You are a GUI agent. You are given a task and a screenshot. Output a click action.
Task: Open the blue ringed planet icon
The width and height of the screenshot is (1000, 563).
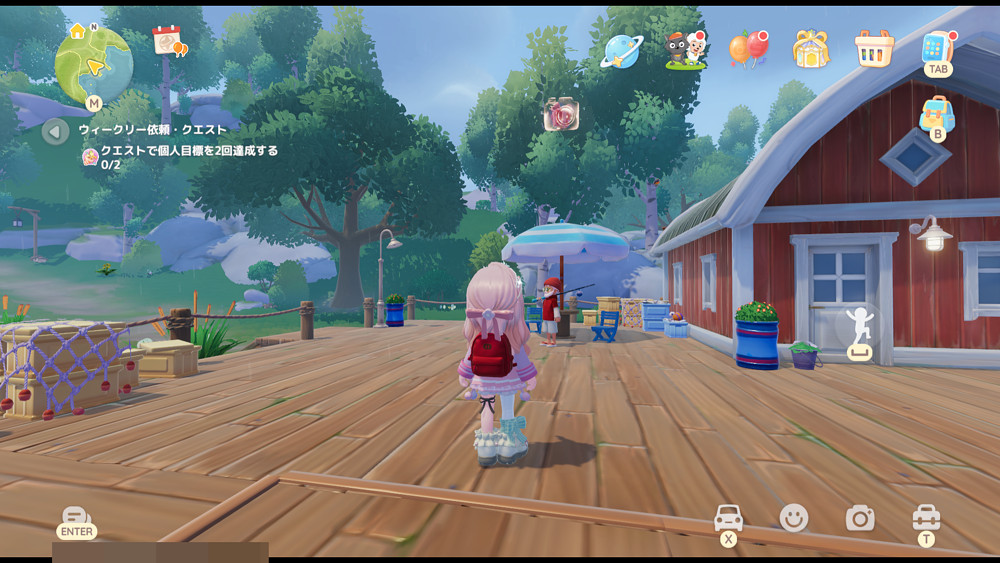pos(621,50)
